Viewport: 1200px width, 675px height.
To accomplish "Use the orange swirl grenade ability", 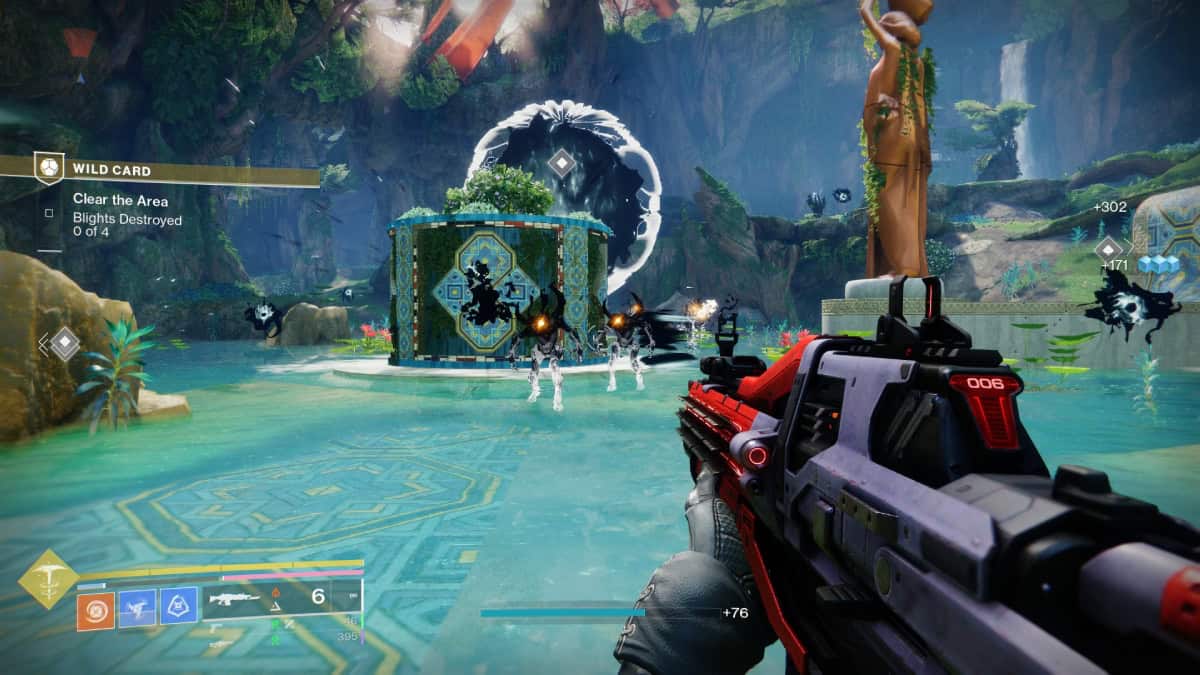I will 96,609.
